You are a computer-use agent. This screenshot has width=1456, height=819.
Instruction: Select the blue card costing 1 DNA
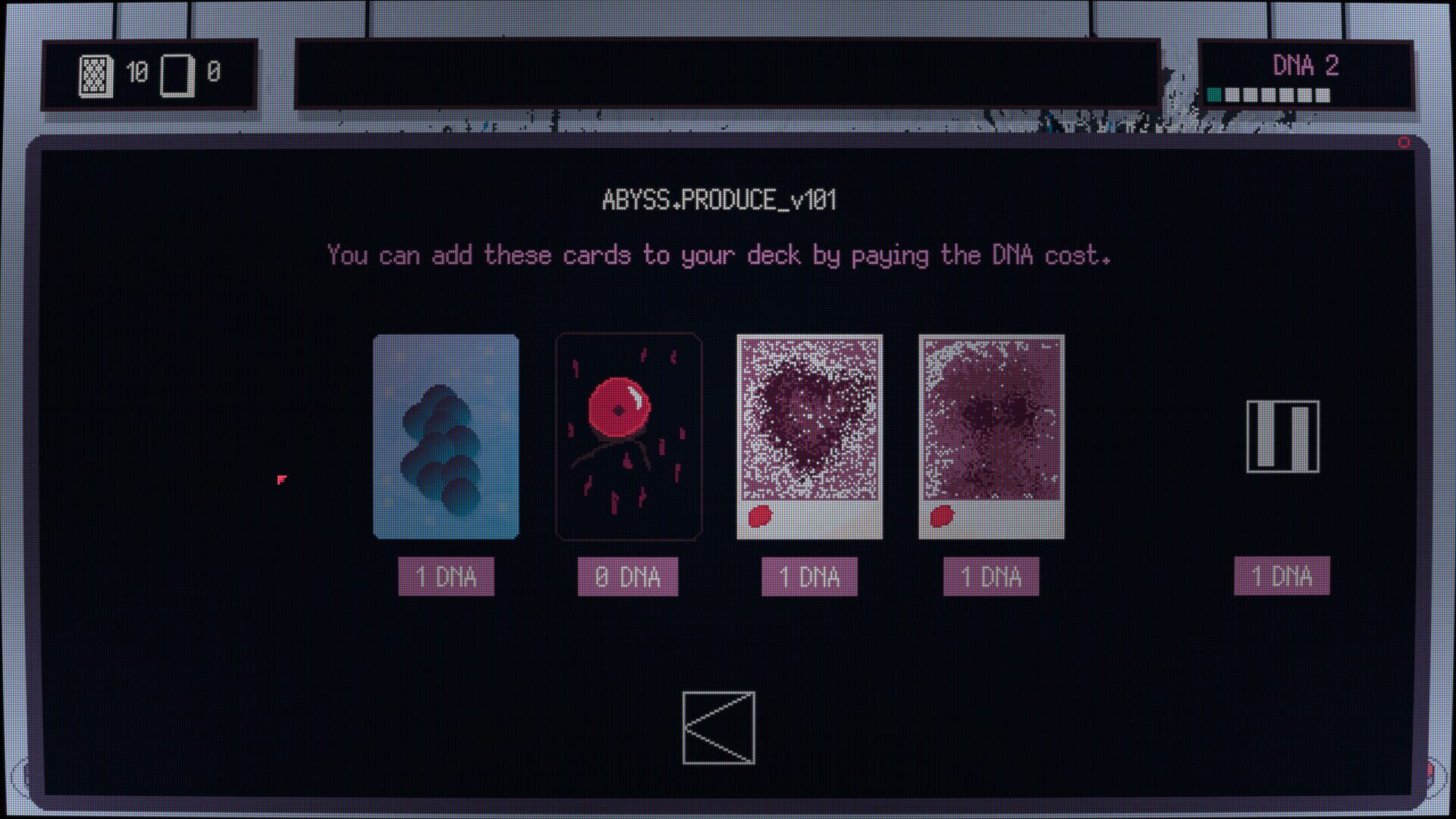[445, 436]
